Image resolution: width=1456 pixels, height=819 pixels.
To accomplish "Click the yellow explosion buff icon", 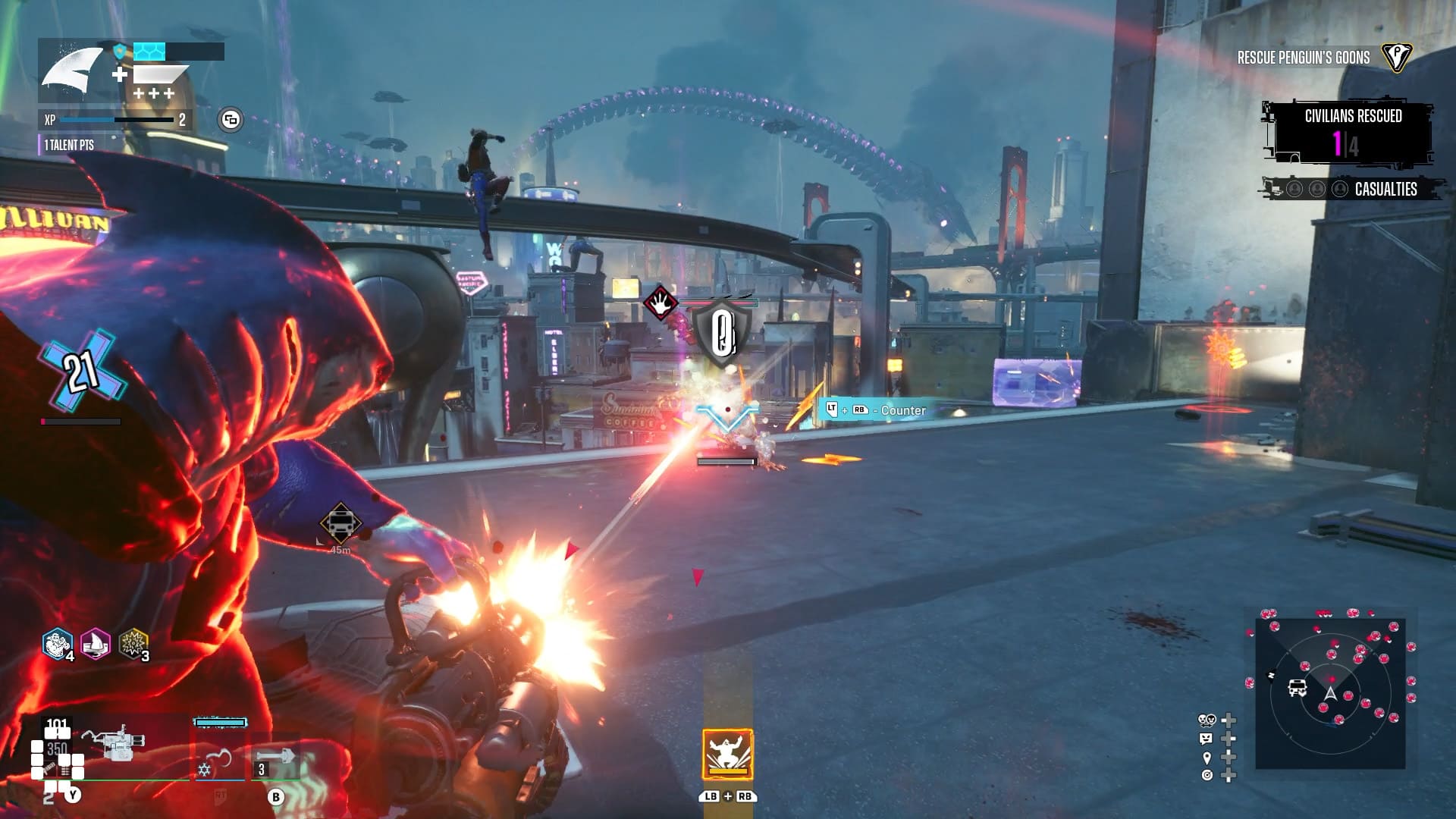I will pos(133,645).
